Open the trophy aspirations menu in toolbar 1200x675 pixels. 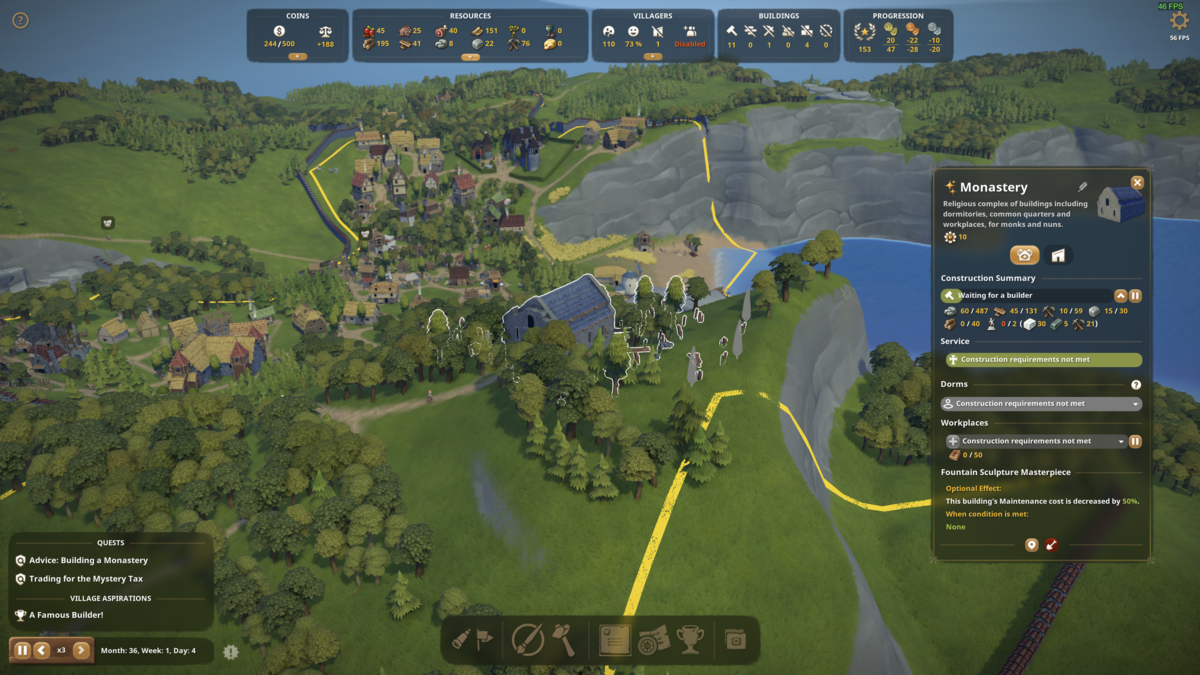[690, 639]
